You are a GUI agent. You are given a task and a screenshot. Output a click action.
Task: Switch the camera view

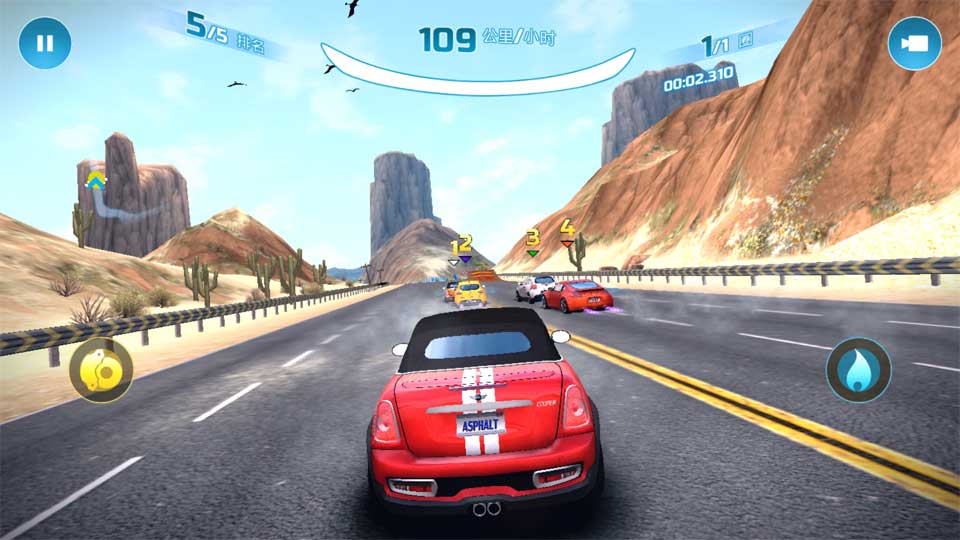point(914,44)
